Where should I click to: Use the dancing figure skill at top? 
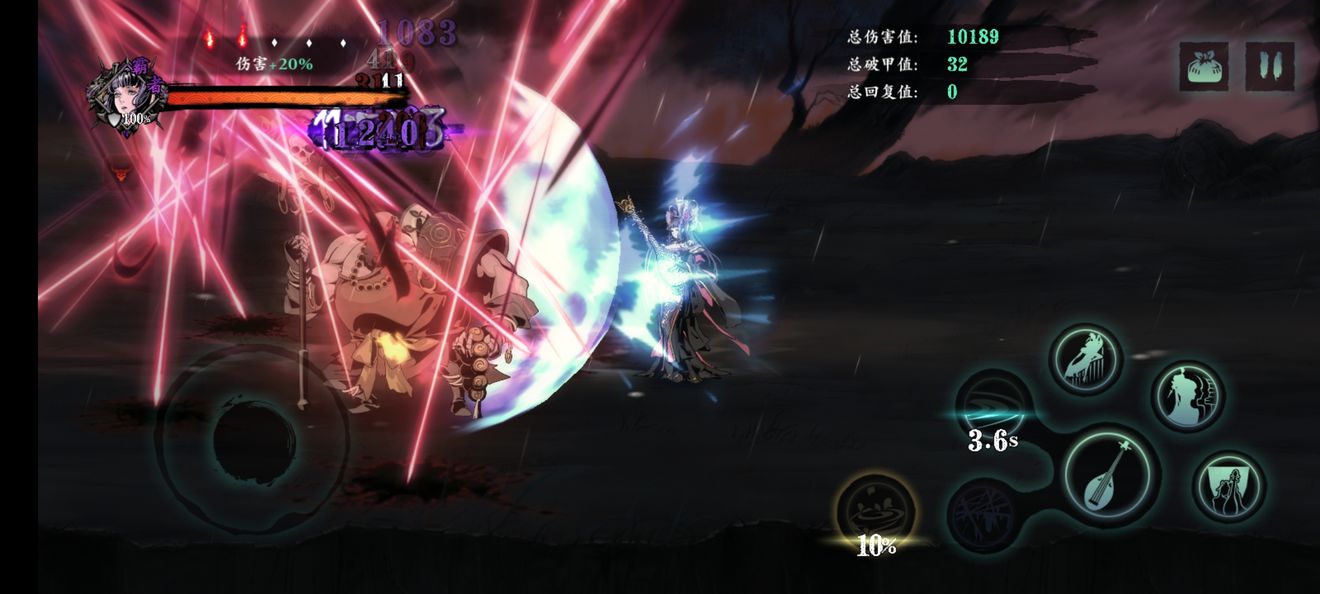tap(1086, 359)
